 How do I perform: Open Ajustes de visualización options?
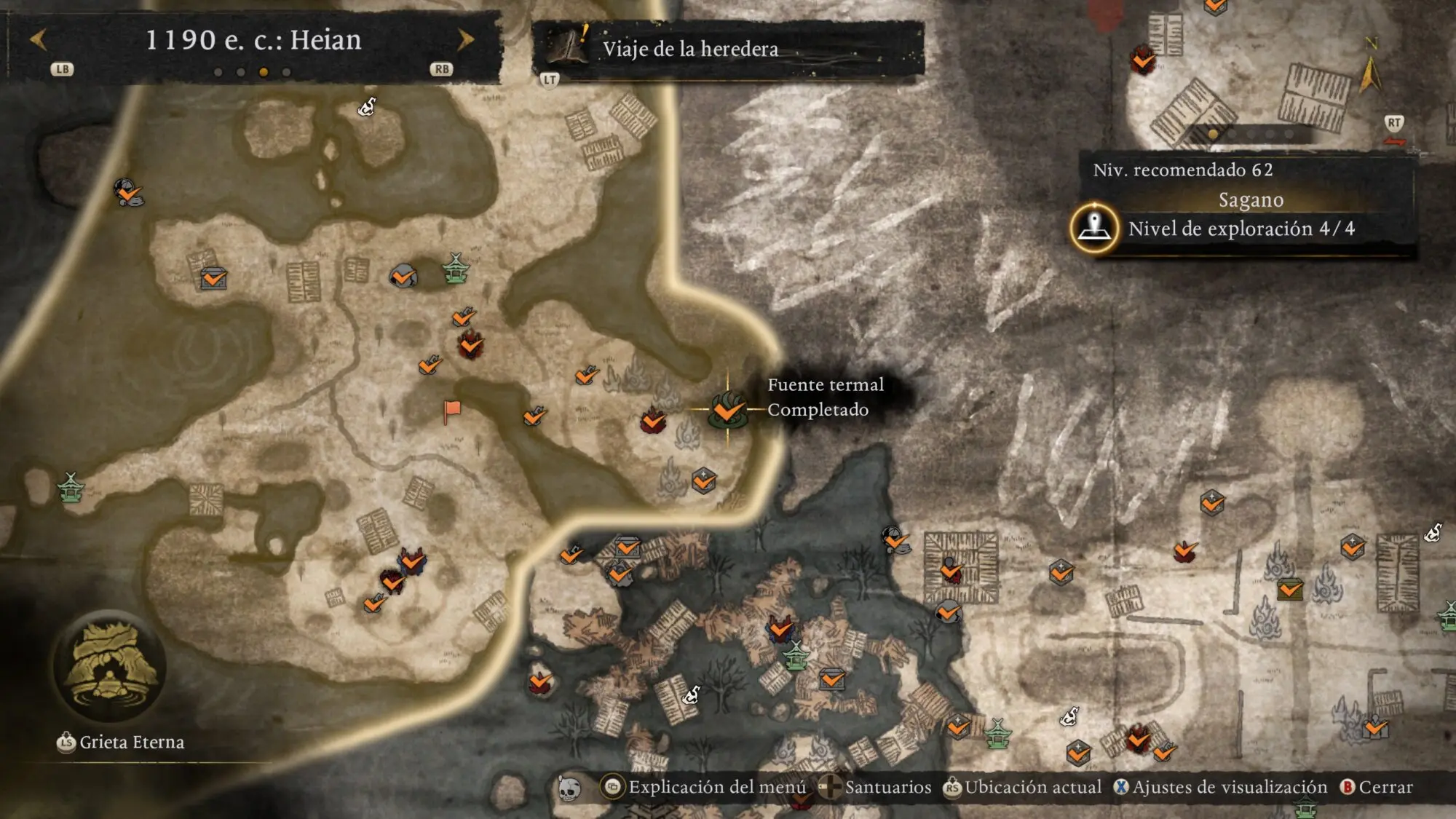tap(1220, 787)
